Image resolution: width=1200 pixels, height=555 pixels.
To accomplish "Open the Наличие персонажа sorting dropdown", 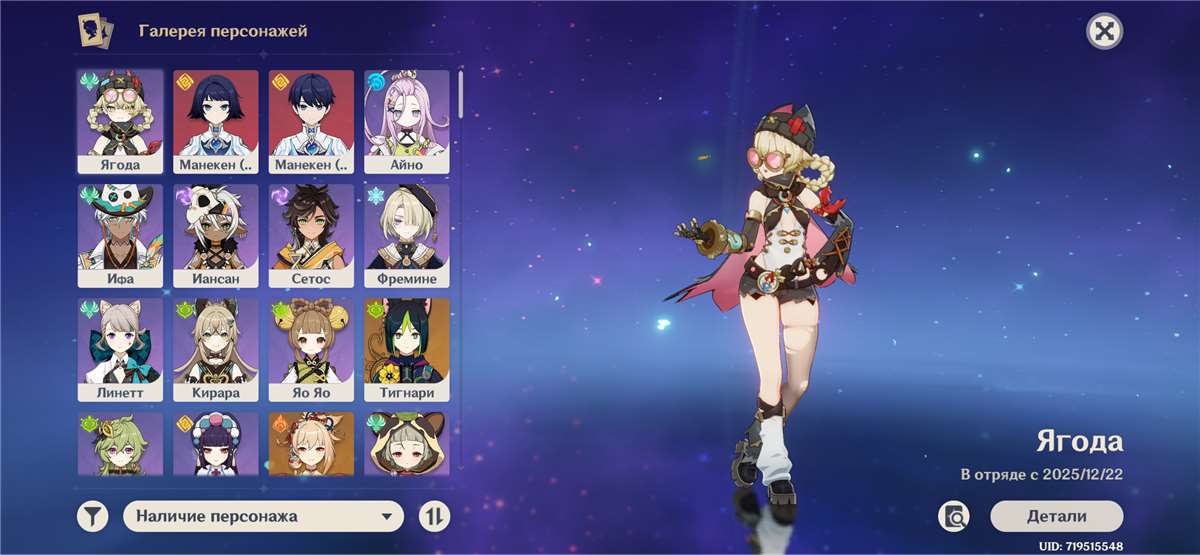I will (263, 516).
